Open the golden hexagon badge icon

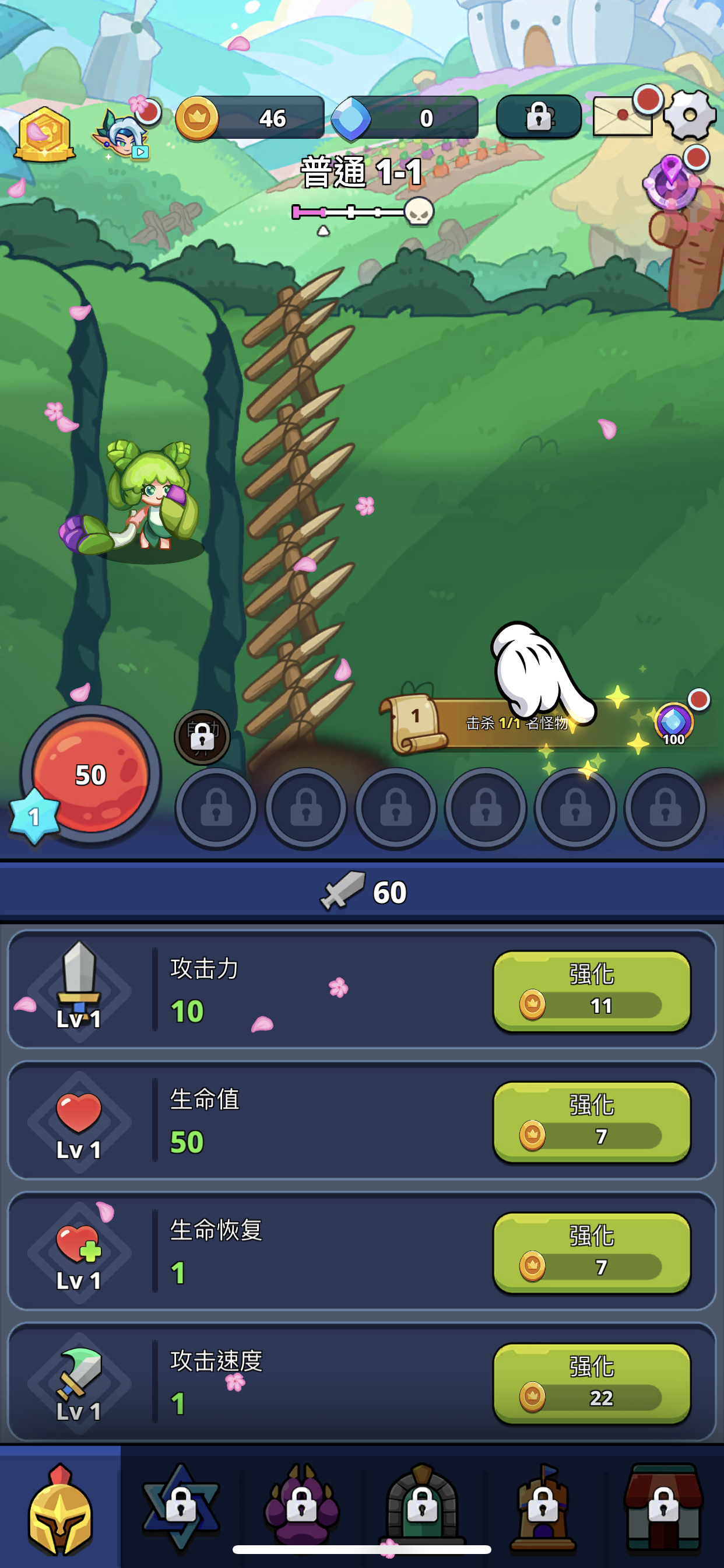[44, 134]
